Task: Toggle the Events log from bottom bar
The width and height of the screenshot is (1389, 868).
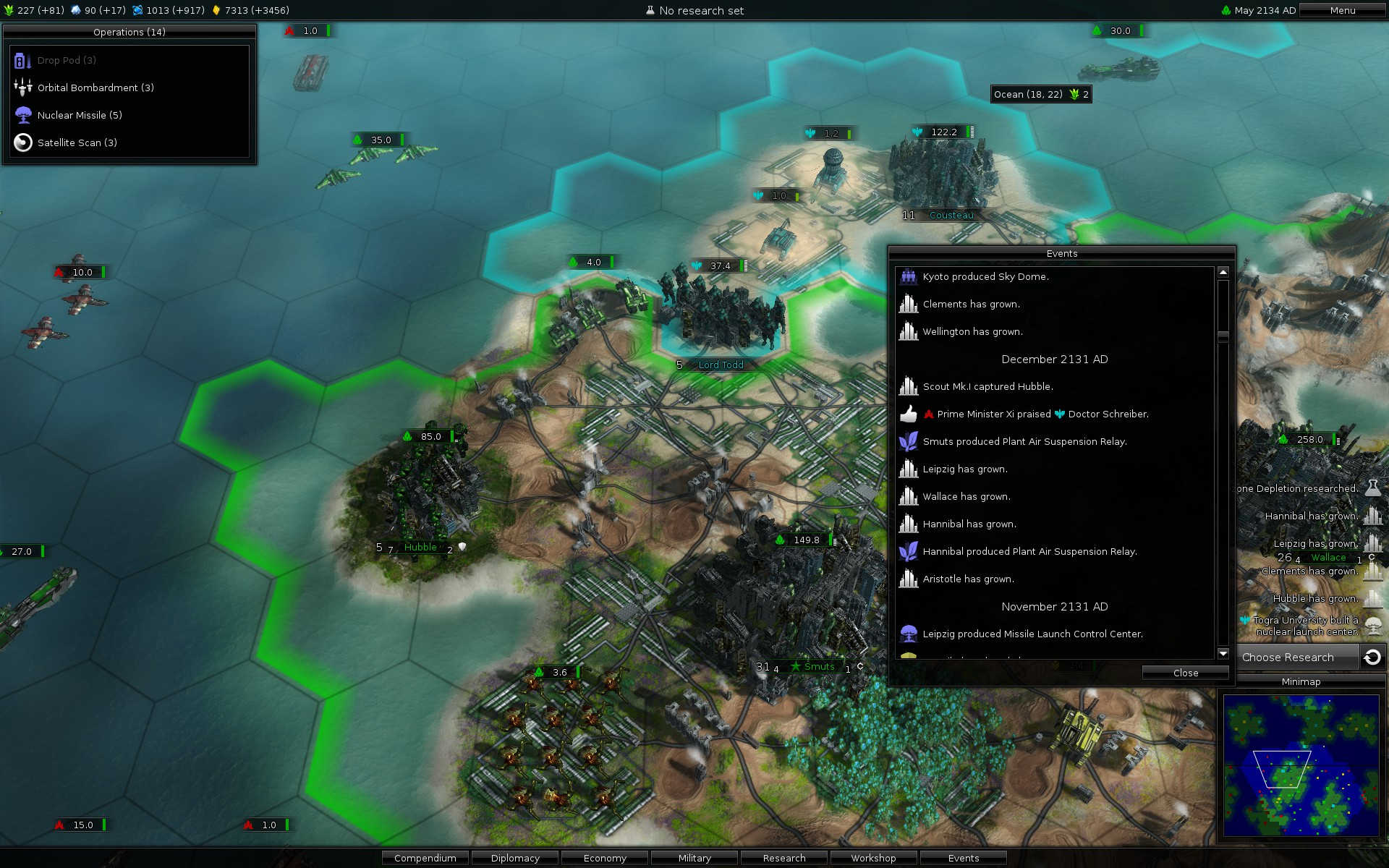Action: point(963,858)
